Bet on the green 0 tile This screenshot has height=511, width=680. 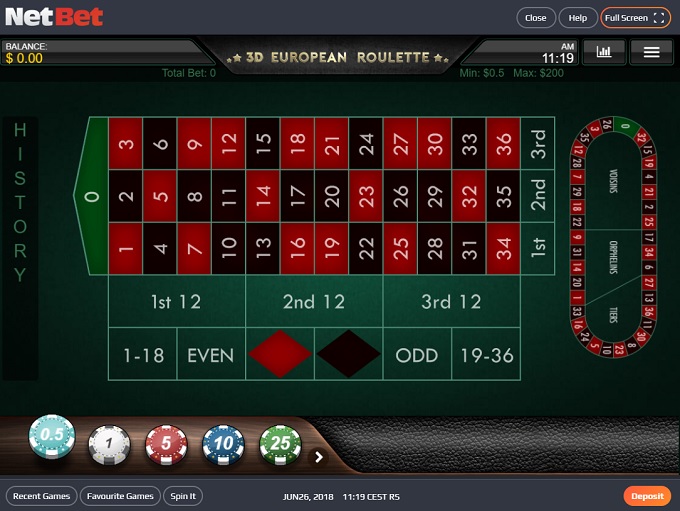coord(92,196)
